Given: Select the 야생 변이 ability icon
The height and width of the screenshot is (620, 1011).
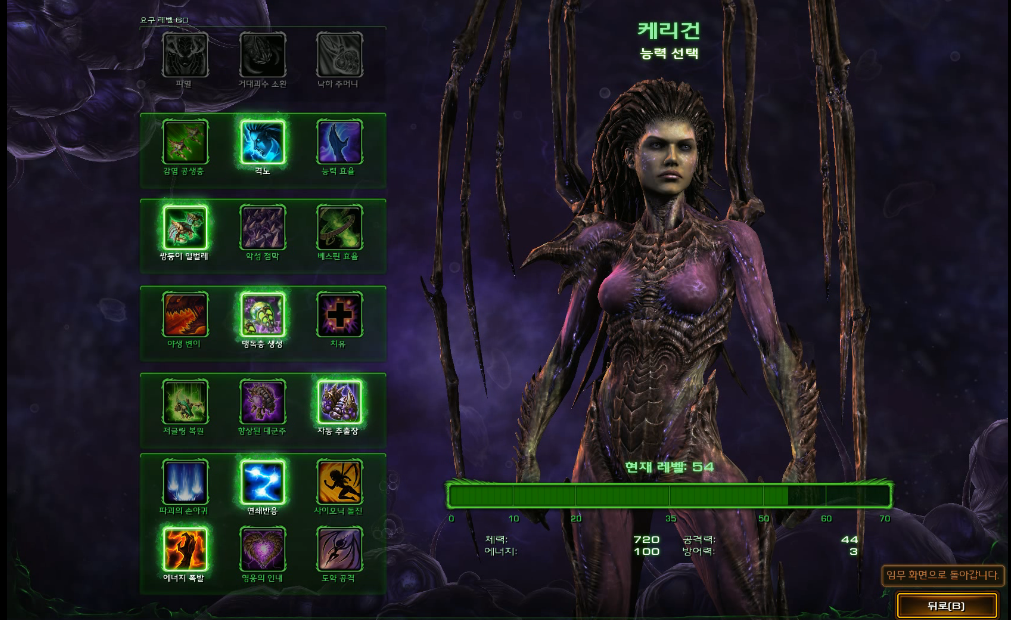Looking at the screenshot, I should 185,314.
